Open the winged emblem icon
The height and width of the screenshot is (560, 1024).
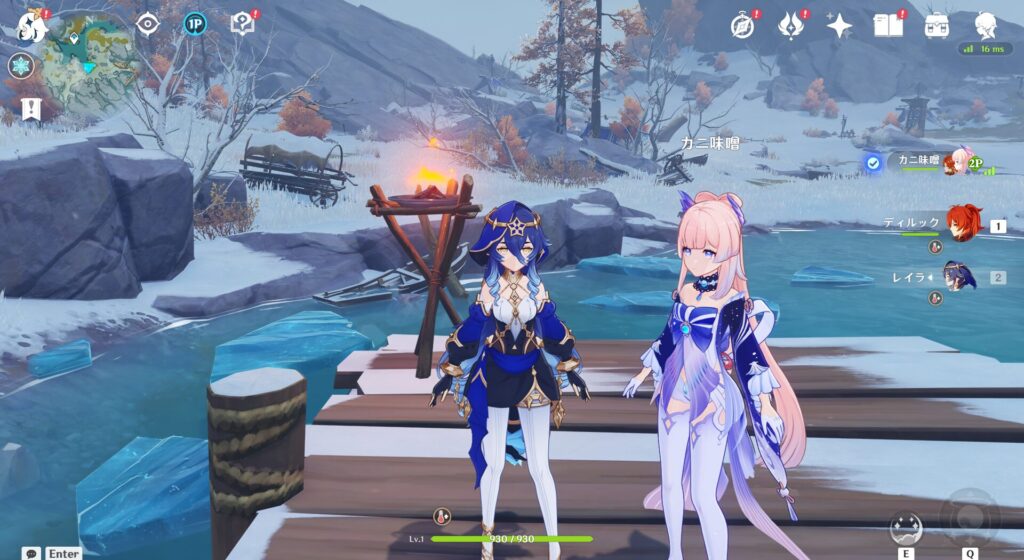pos(791,25)
